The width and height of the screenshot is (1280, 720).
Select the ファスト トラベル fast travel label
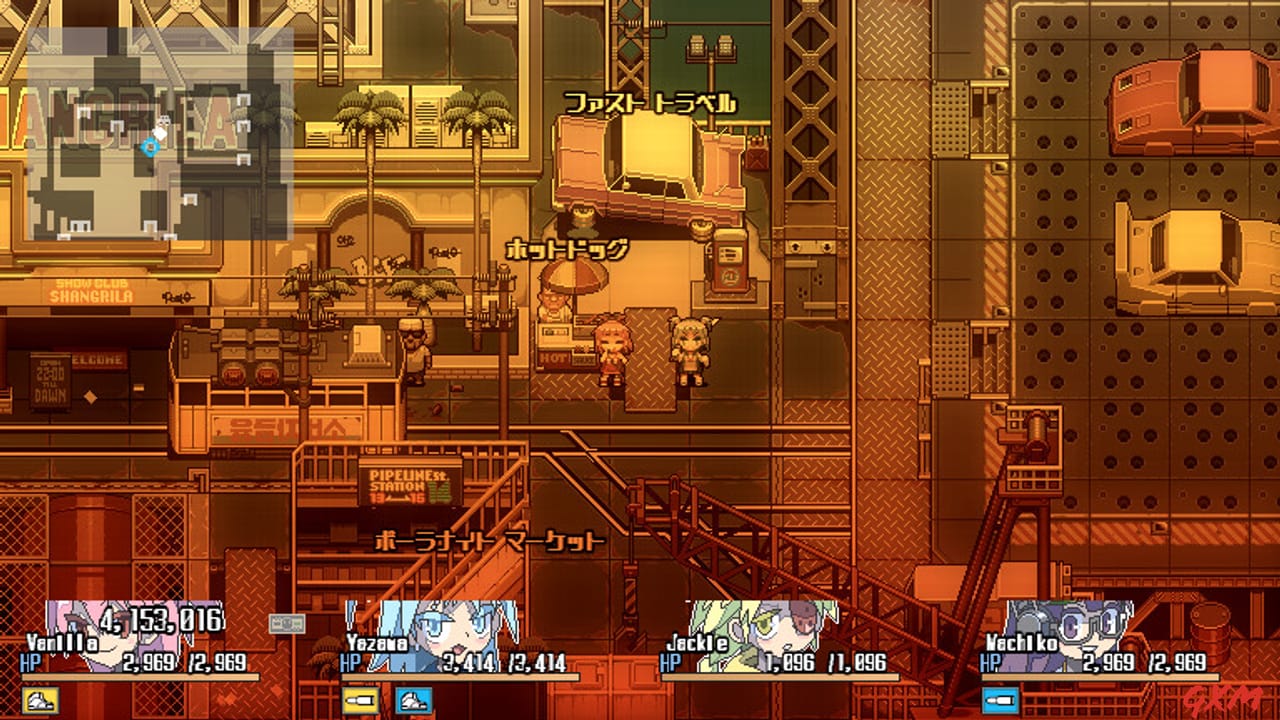652,100
